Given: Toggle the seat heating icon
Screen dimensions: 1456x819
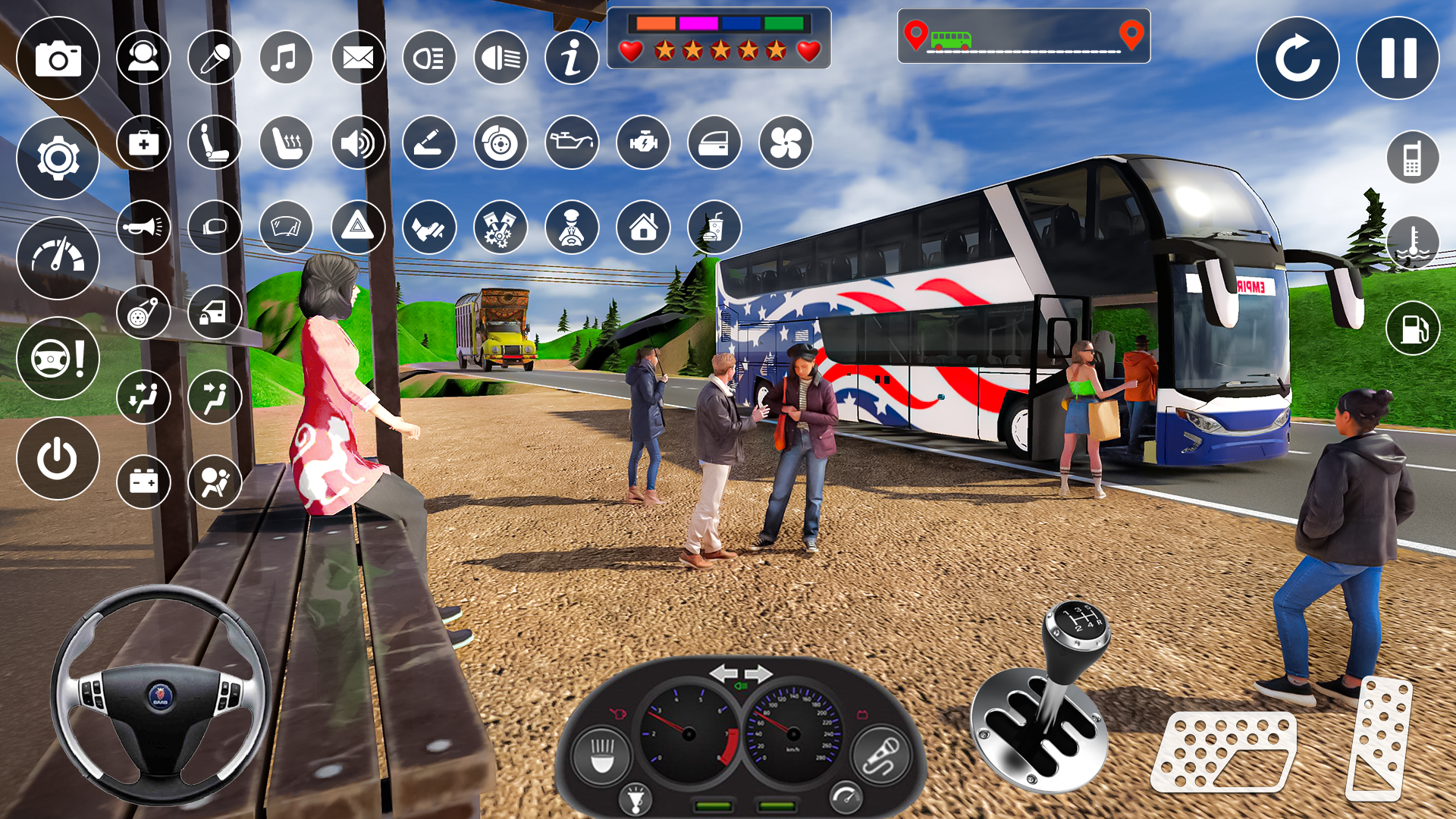Looking at the screenshot, I should [x=286, y=142].
